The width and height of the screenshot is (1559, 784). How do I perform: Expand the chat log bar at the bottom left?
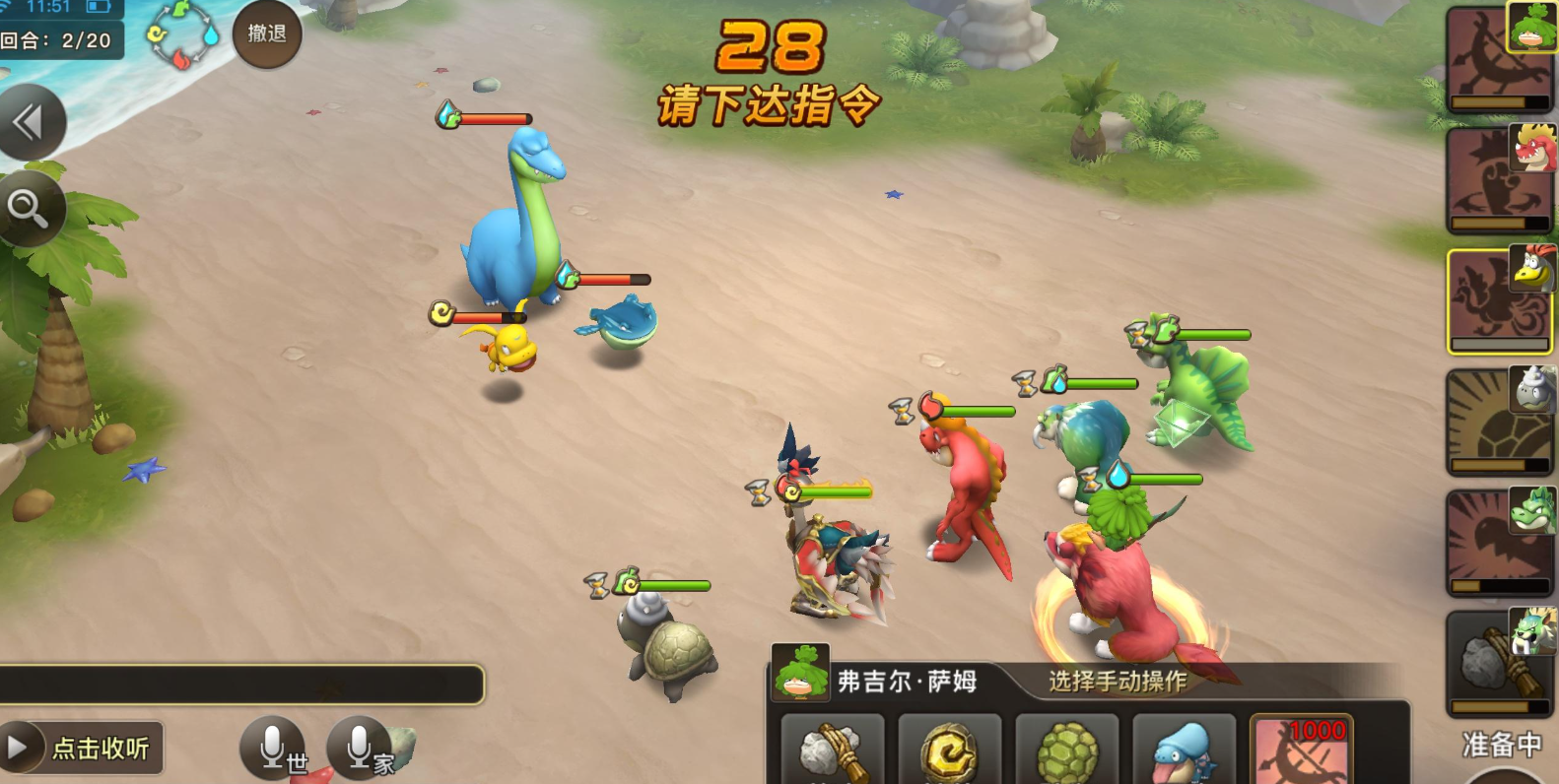[242, 686]
